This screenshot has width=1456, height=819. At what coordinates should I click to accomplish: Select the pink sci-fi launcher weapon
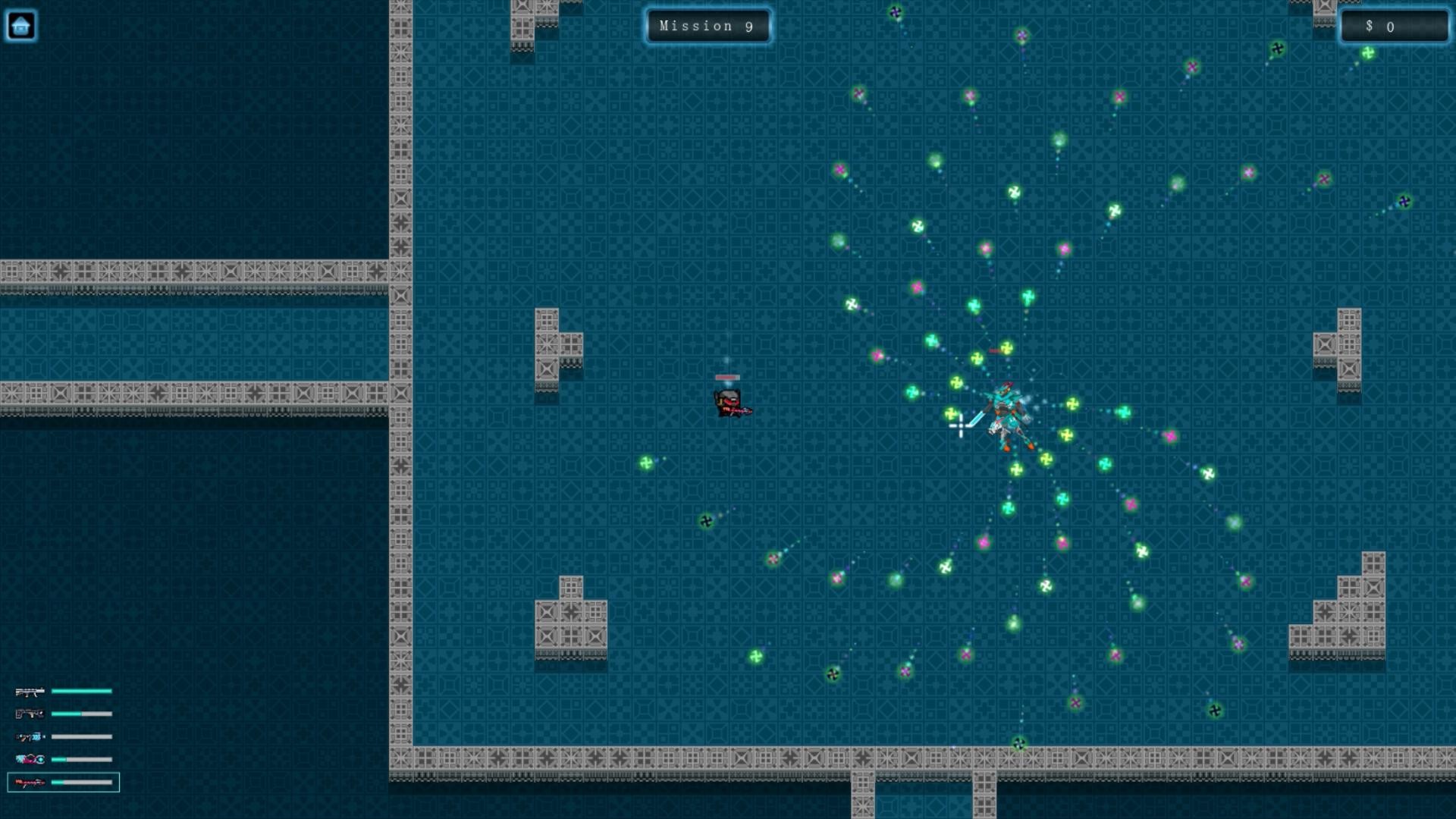click(x=28, y=759)
